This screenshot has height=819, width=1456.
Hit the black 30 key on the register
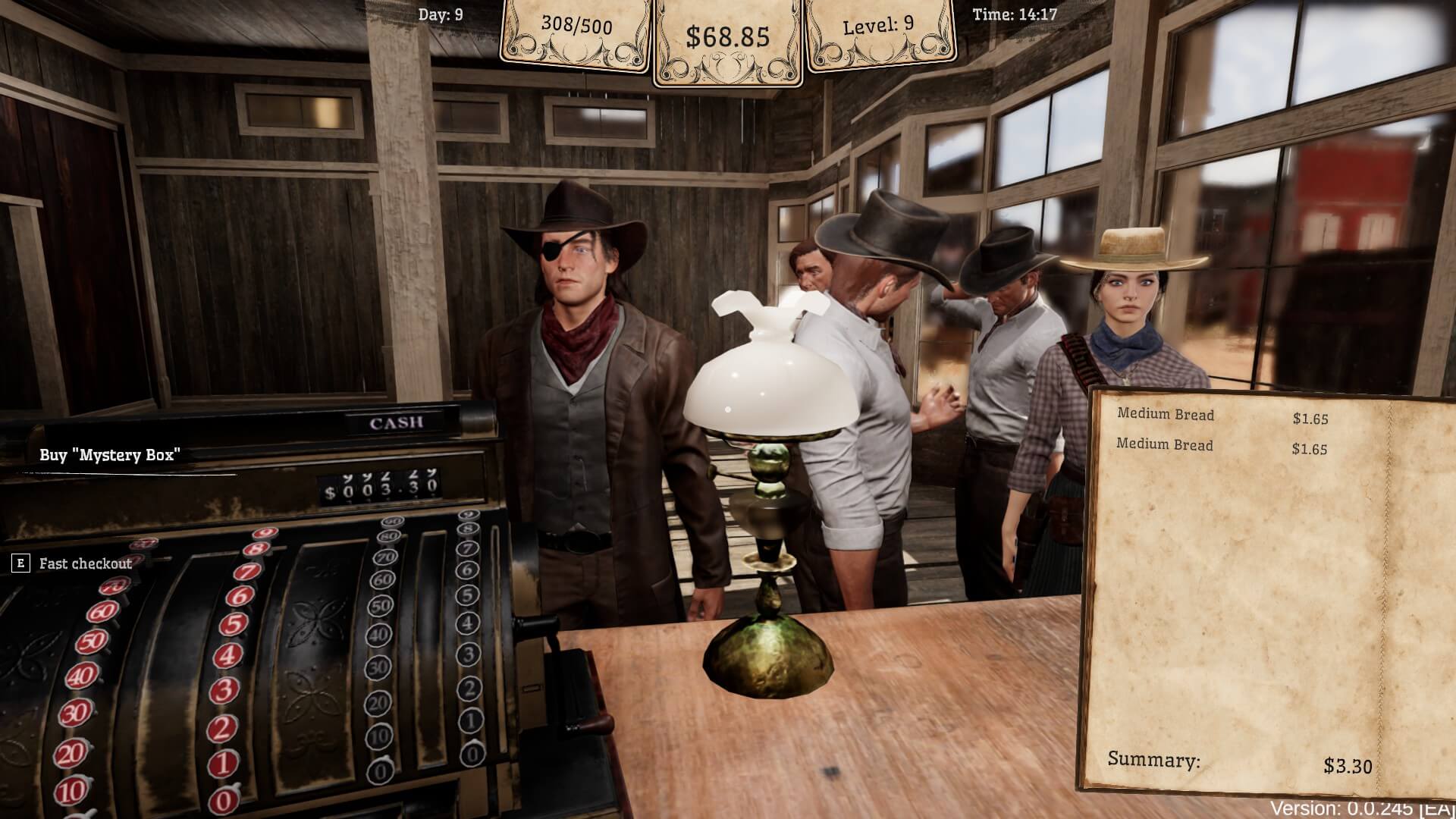(x=379, y=668)
